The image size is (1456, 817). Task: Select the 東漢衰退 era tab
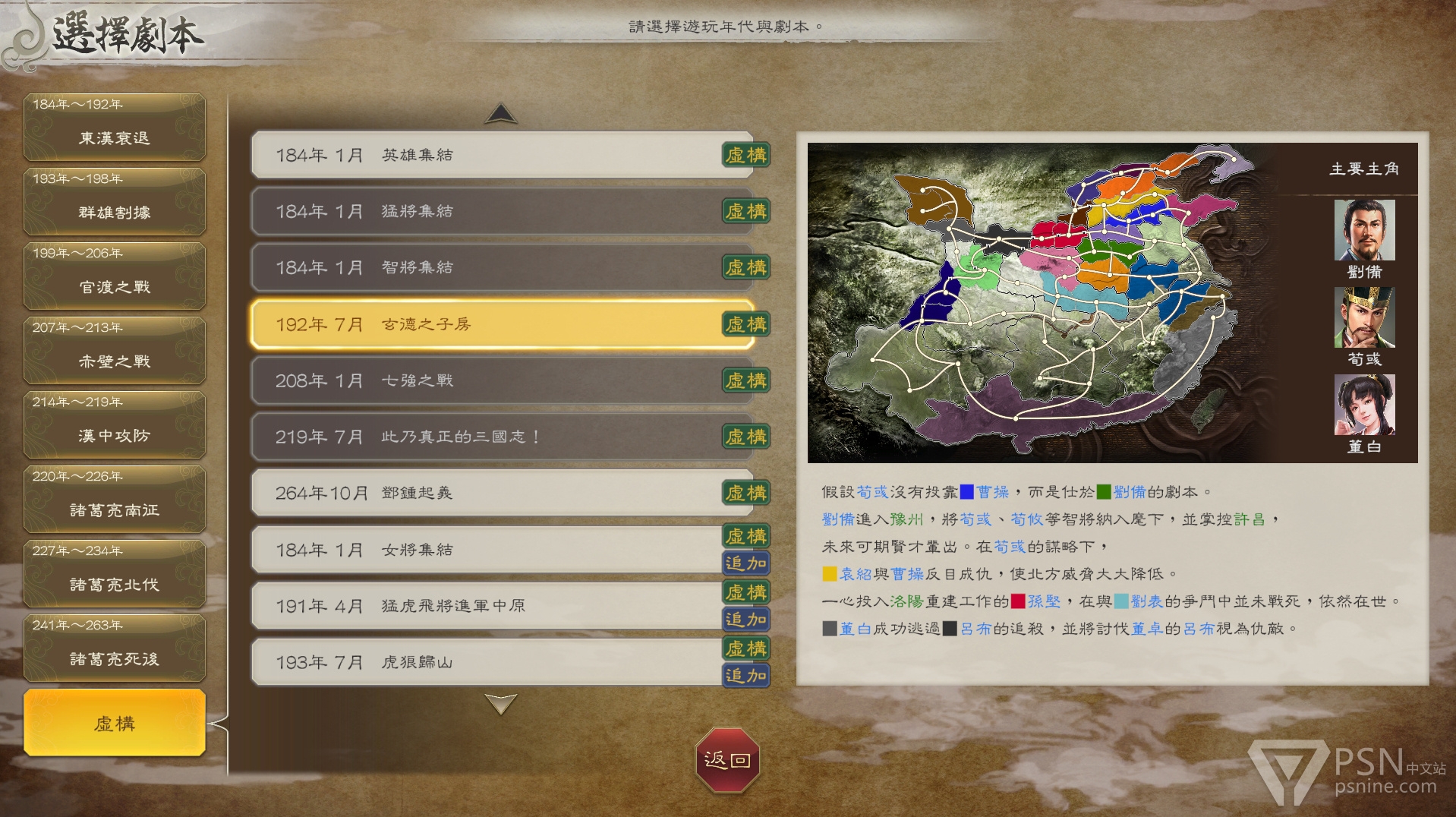115,128
